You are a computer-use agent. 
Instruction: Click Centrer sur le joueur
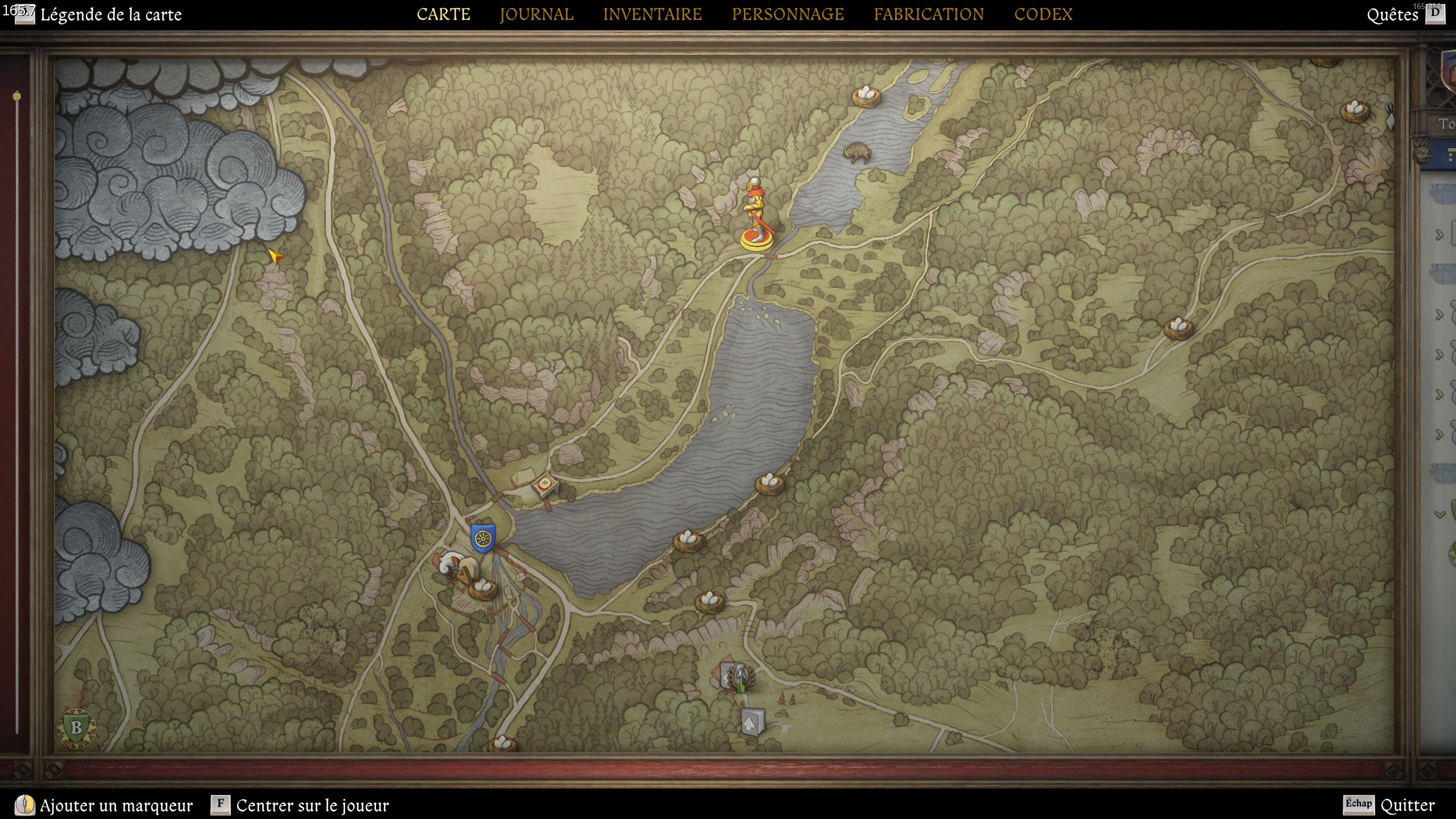[x=312, y=805]
